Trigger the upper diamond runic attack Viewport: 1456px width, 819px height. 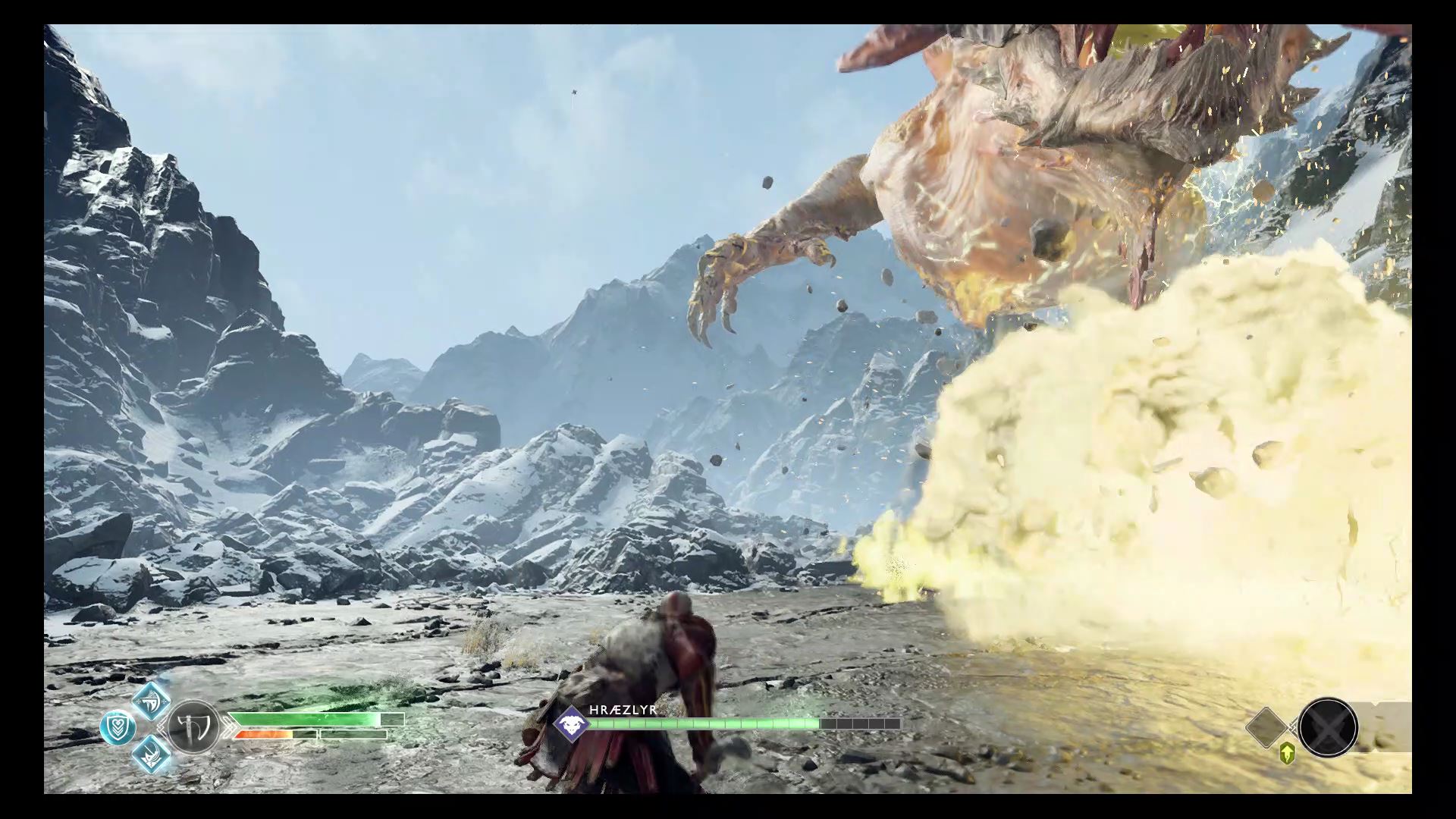click(150, 700)
